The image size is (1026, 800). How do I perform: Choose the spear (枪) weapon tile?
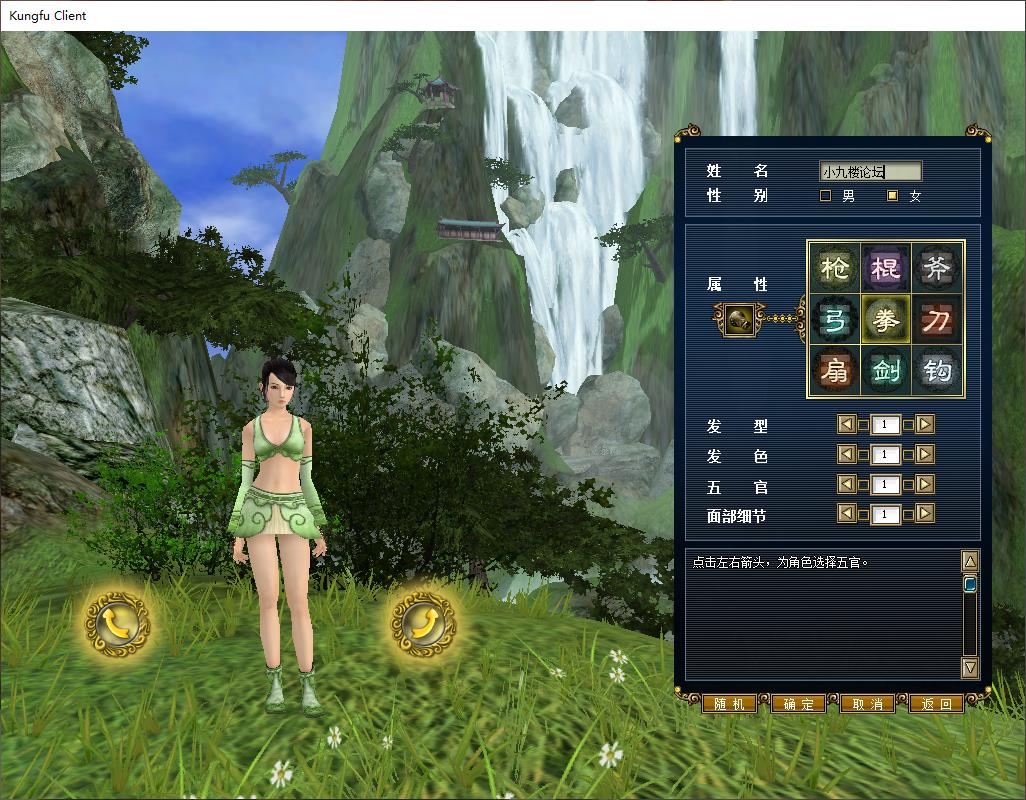click(834, 268)
